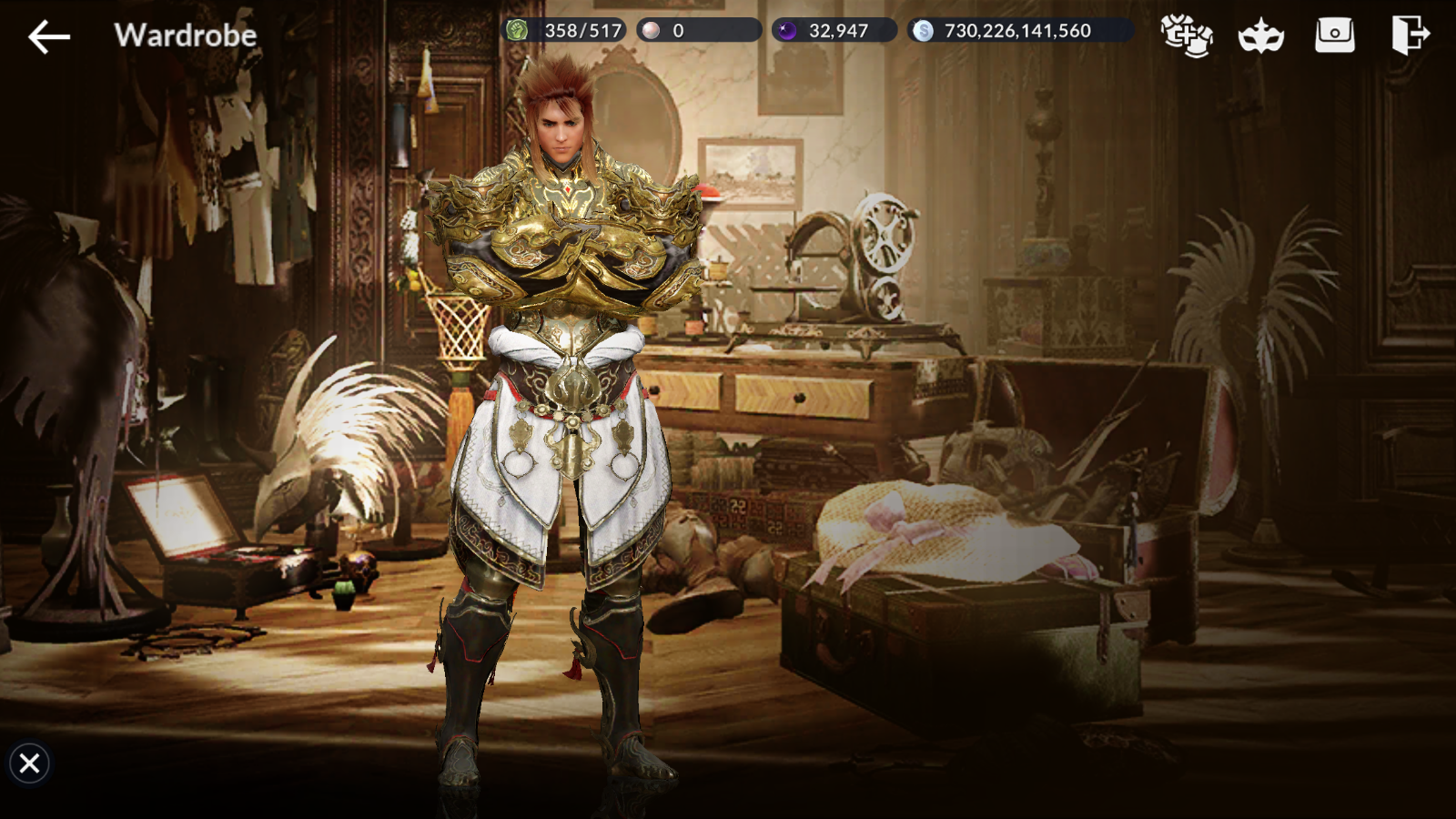Open the bag inventory icon
Image resolution: width=1456 pixels, height=819 pixels.
click(1334, 36)
